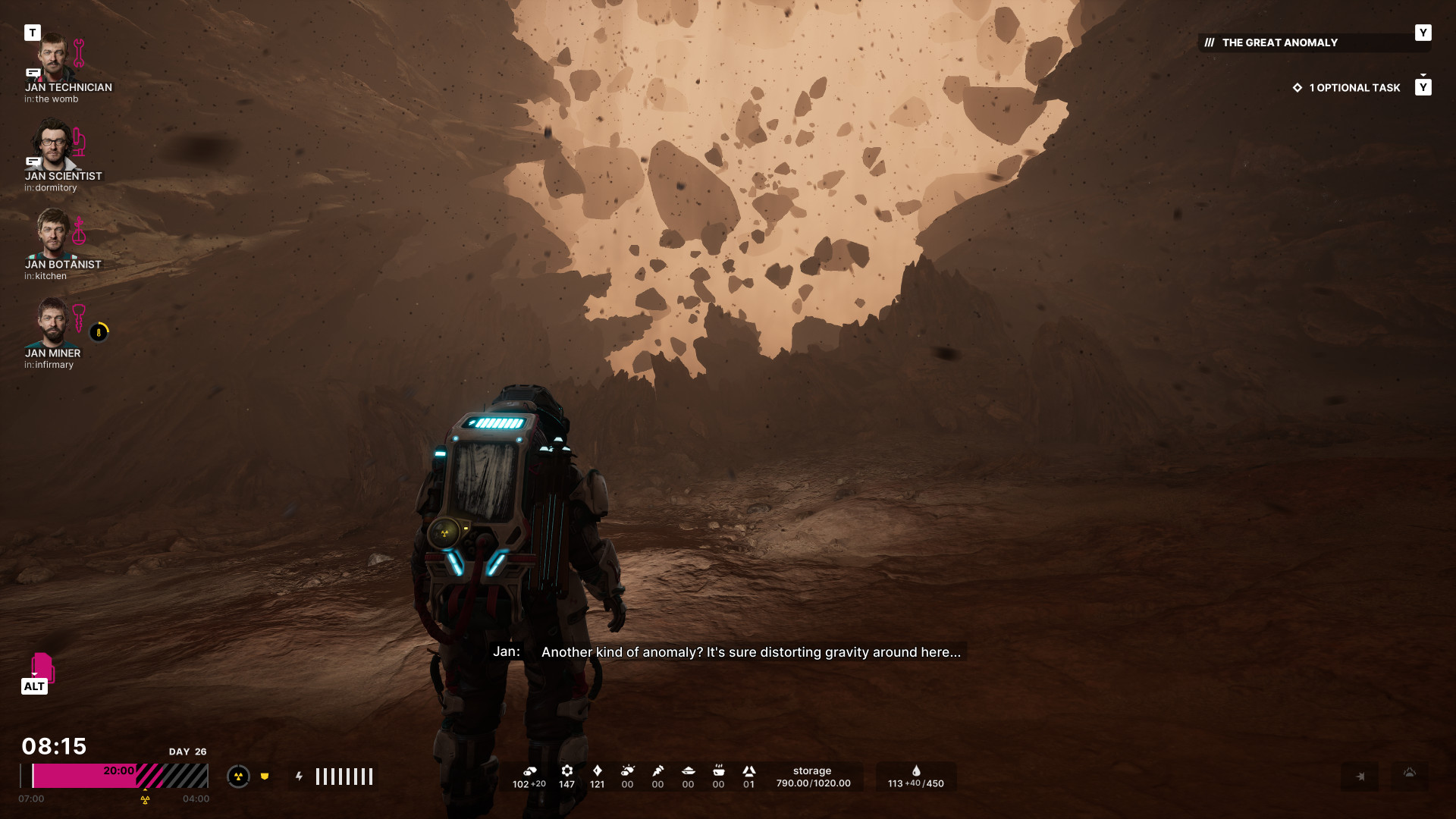Image resolution: width=1456 pixels, height=819 pixels.
Task: Choose Jan Botanist's portrait
Action: click(x=52, y=234)
